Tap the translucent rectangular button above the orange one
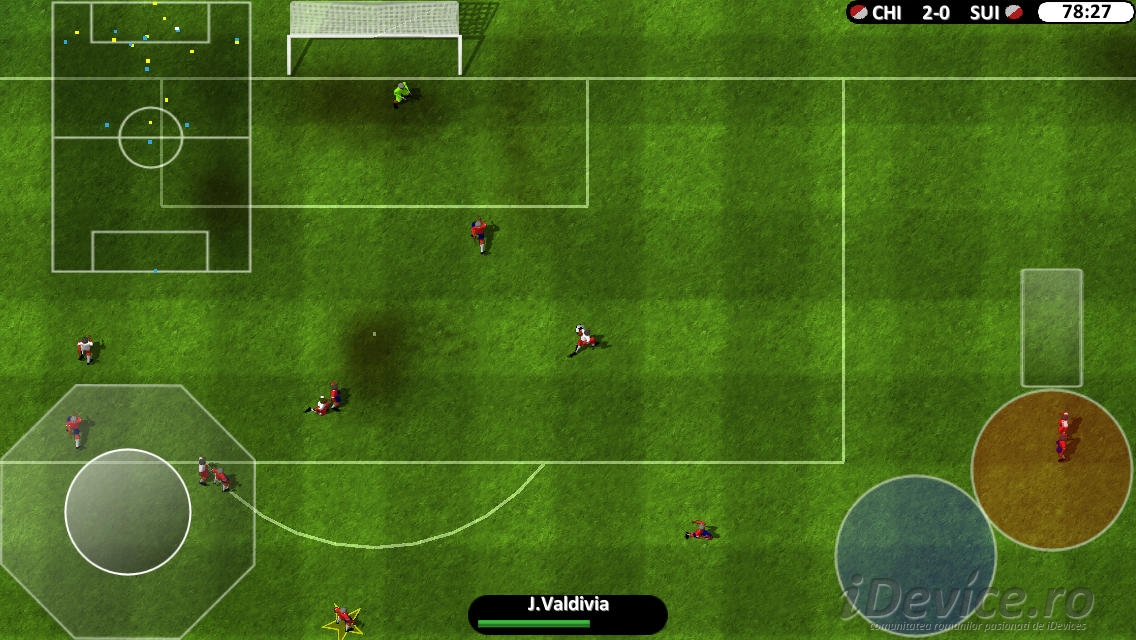The image size is (1136, 640). pyautogui.click(x=1051, y=328)
